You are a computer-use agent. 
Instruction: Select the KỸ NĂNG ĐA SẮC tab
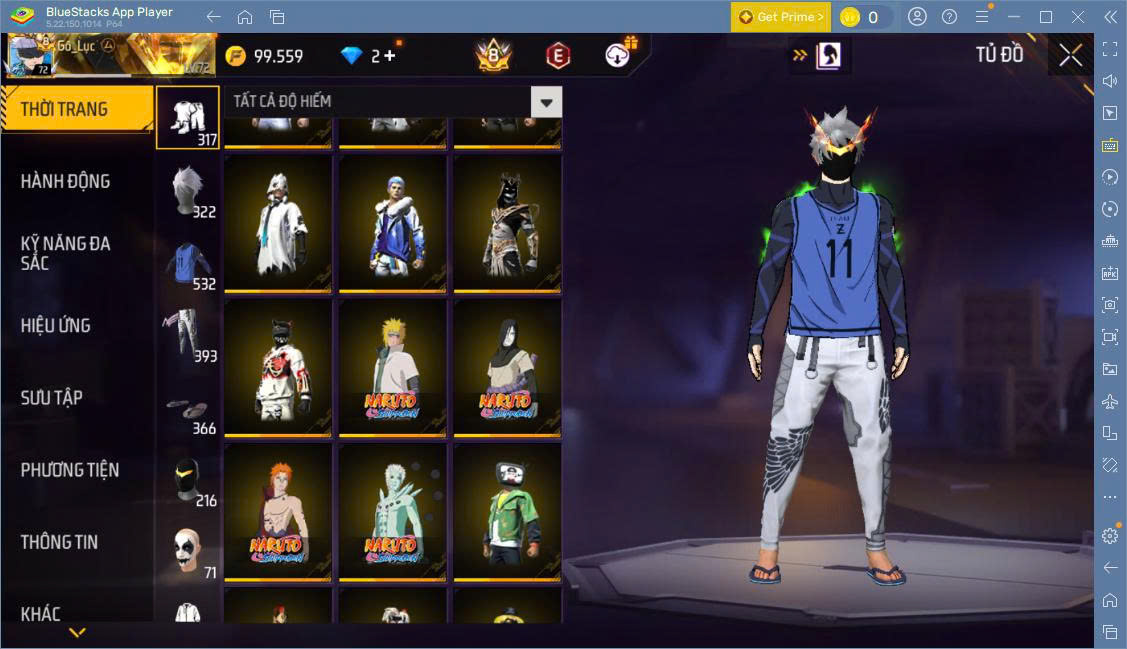click(x=66, y=253)
